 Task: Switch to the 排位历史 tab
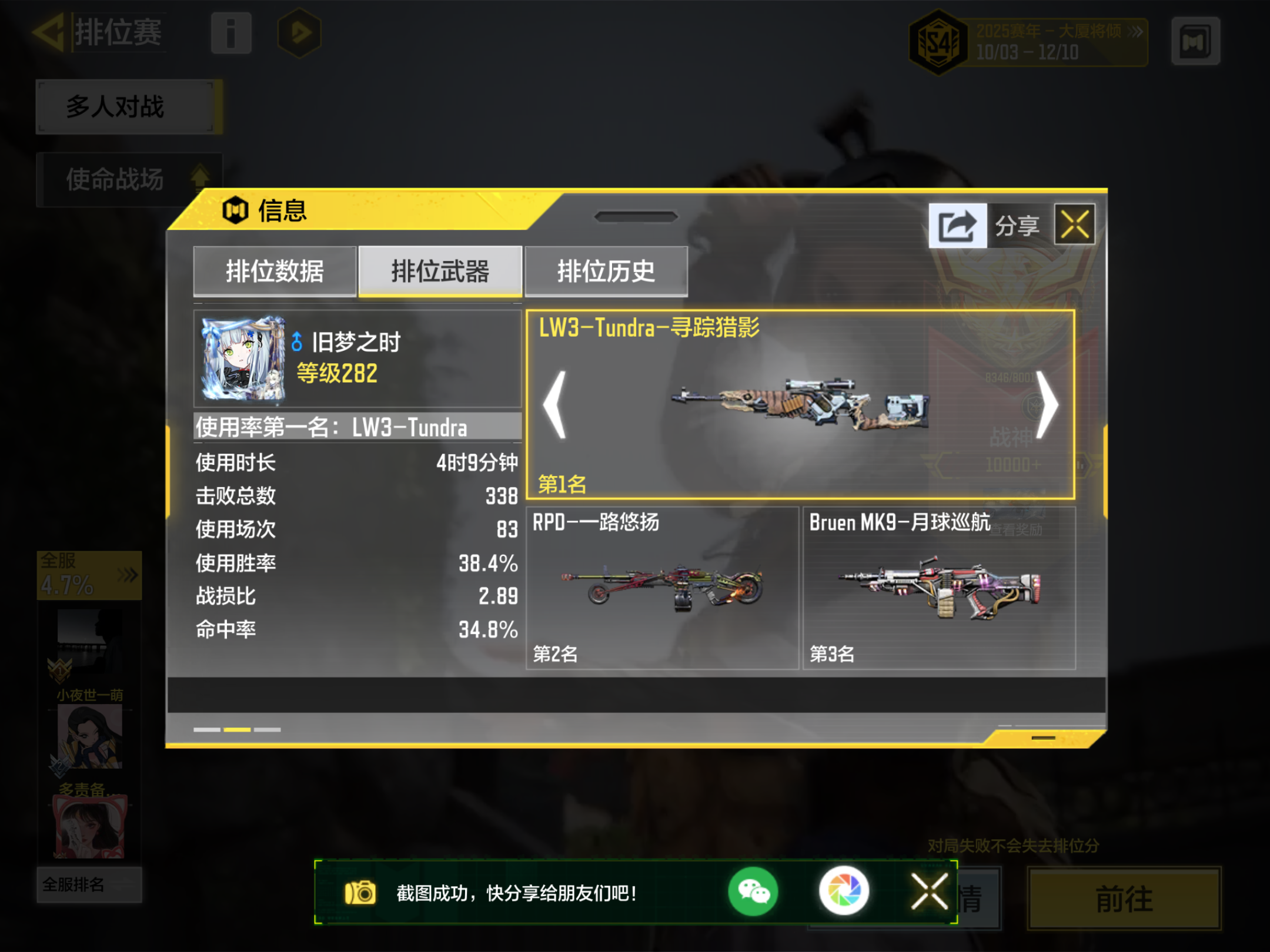(x=606, y=270)
